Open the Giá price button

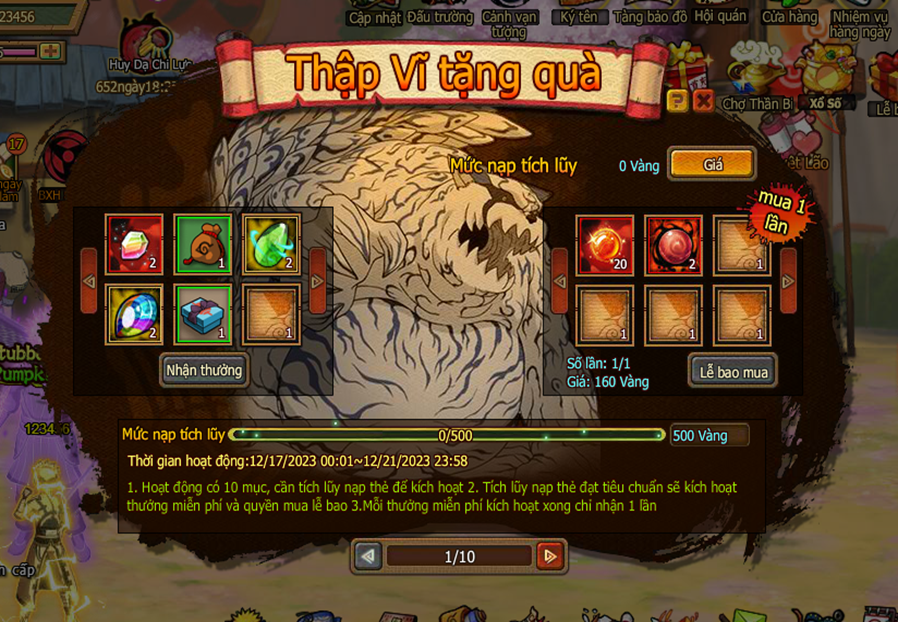click(712, 165)
